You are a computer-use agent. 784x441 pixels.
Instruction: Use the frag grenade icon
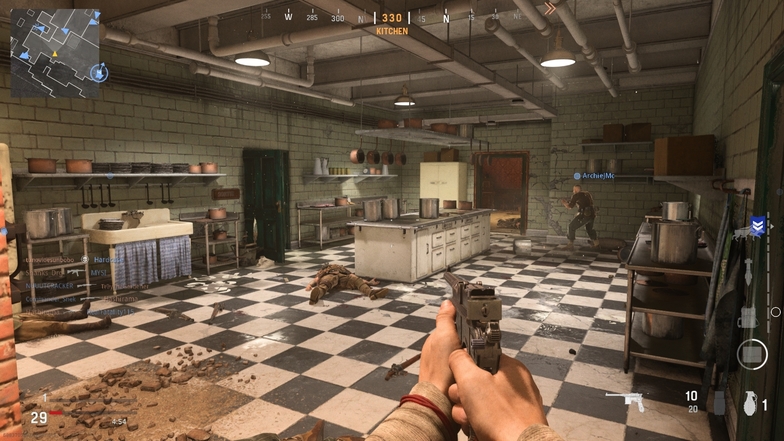(x=749, y=403)
